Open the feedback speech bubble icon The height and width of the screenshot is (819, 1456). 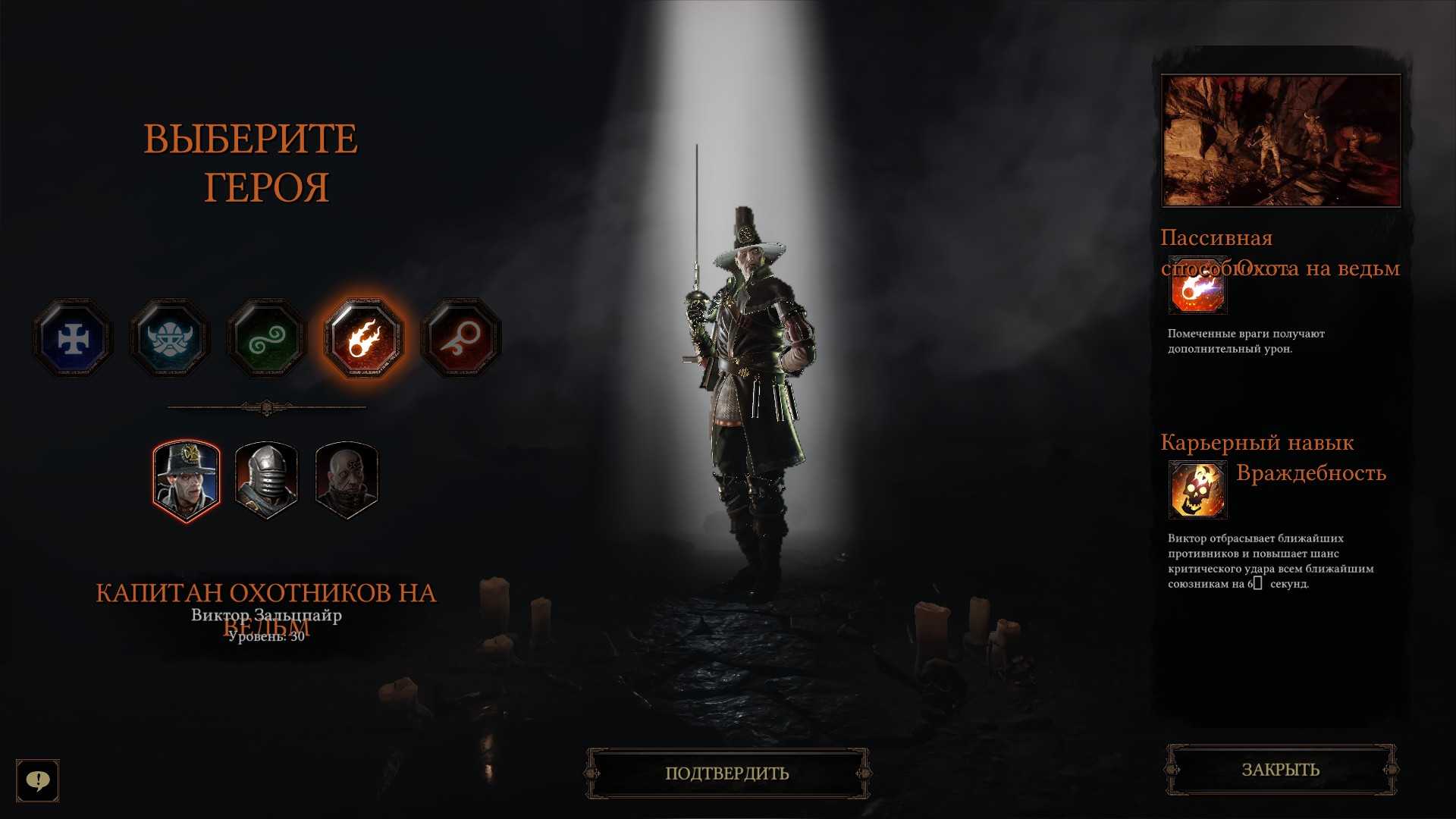(x=38, y=780)
